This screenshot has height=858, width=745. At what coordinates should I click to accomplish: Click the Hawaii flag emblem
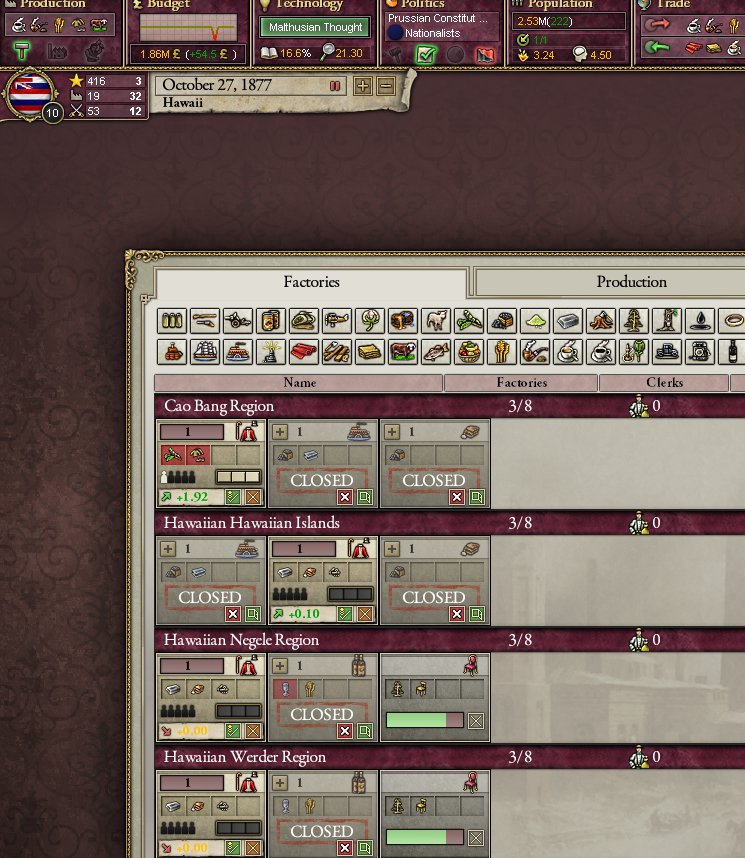(31, 95)
